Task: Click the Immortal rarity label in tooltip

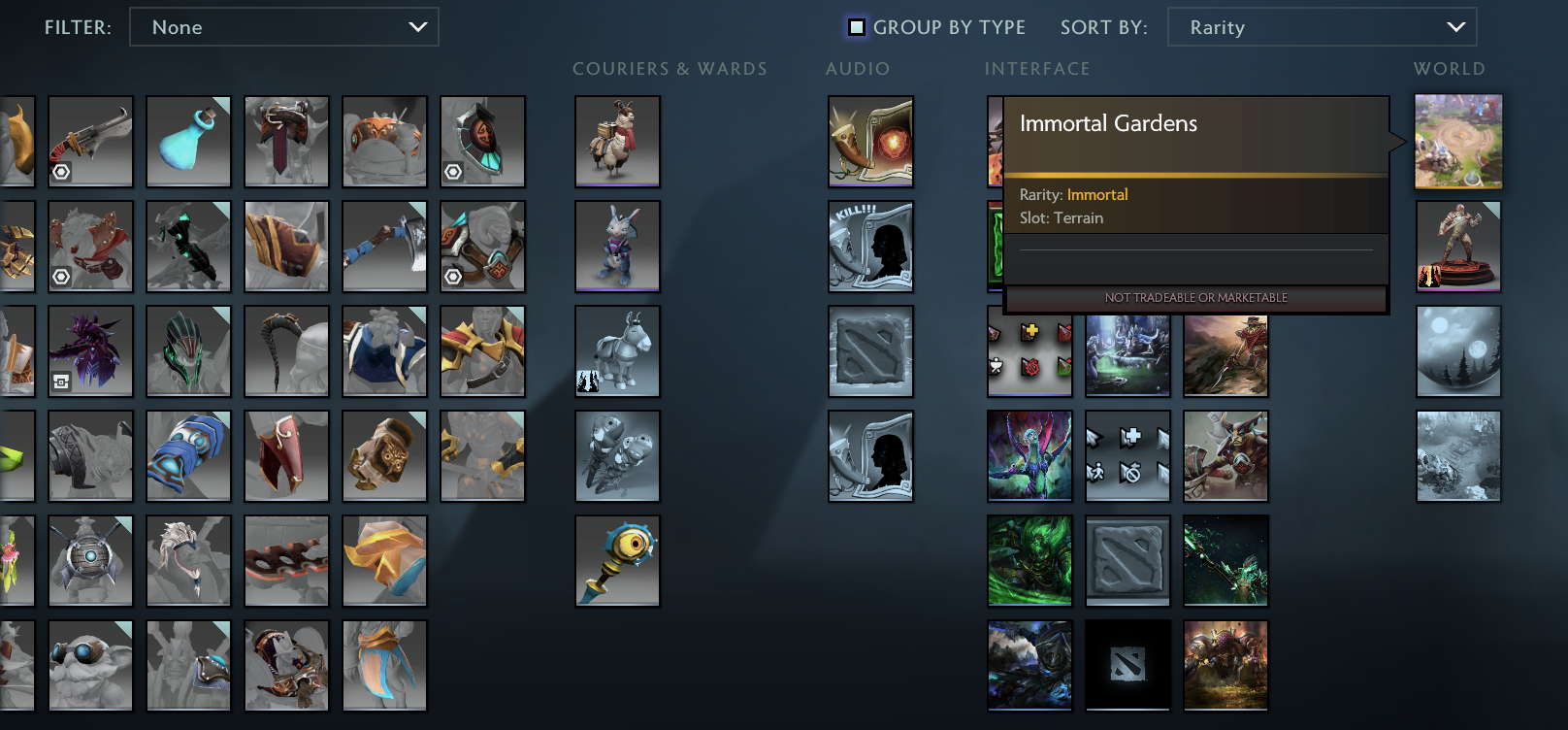Action: (x=1096, y=194)
